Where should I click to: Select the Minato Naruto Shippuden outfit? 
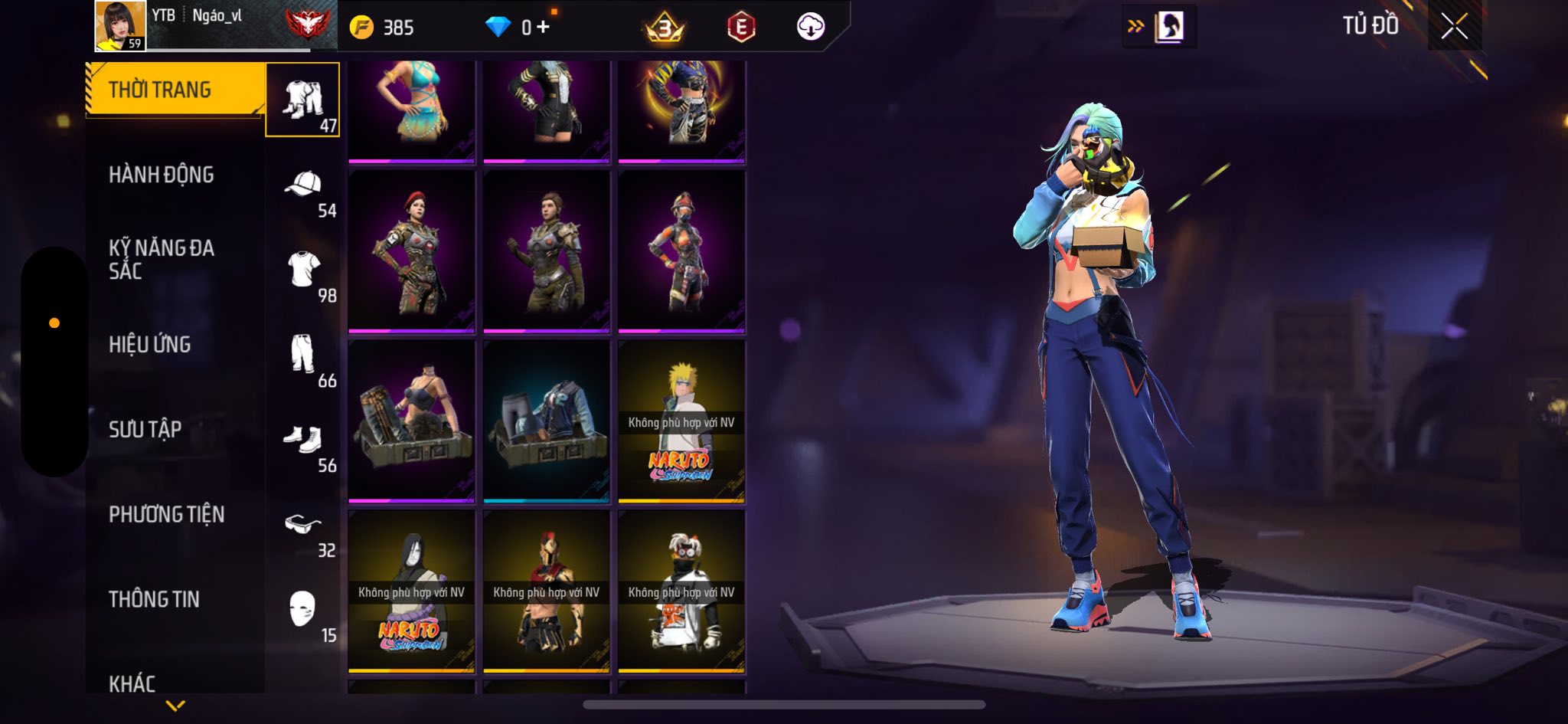681,421
